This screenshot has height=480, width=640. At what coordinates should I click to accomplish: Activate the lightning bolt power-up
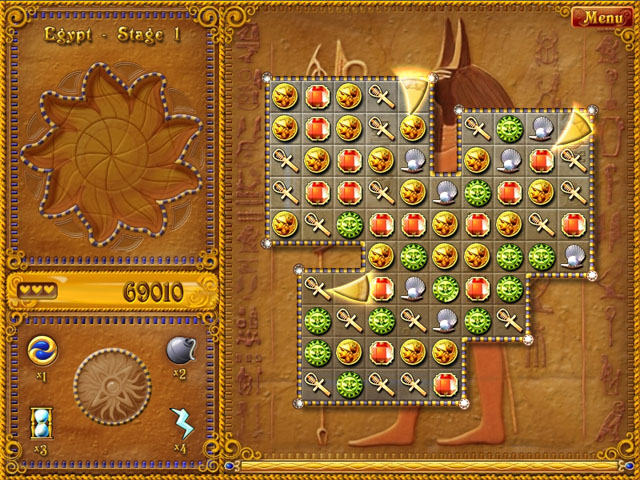(x=181, y=422)
